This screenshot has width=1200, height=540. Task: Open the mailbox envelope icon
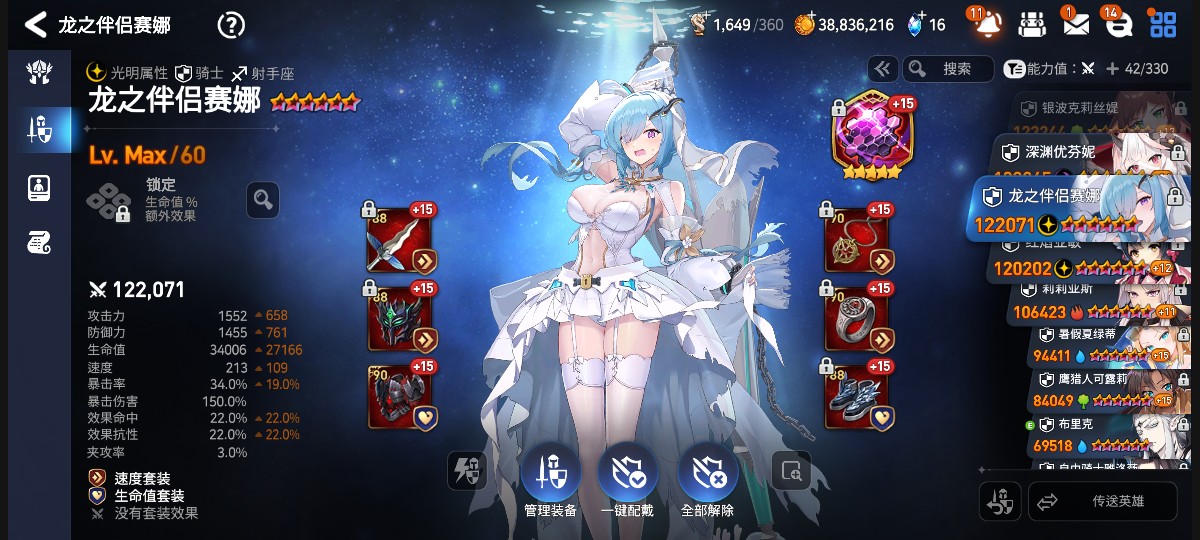(x=1075, y=24)
